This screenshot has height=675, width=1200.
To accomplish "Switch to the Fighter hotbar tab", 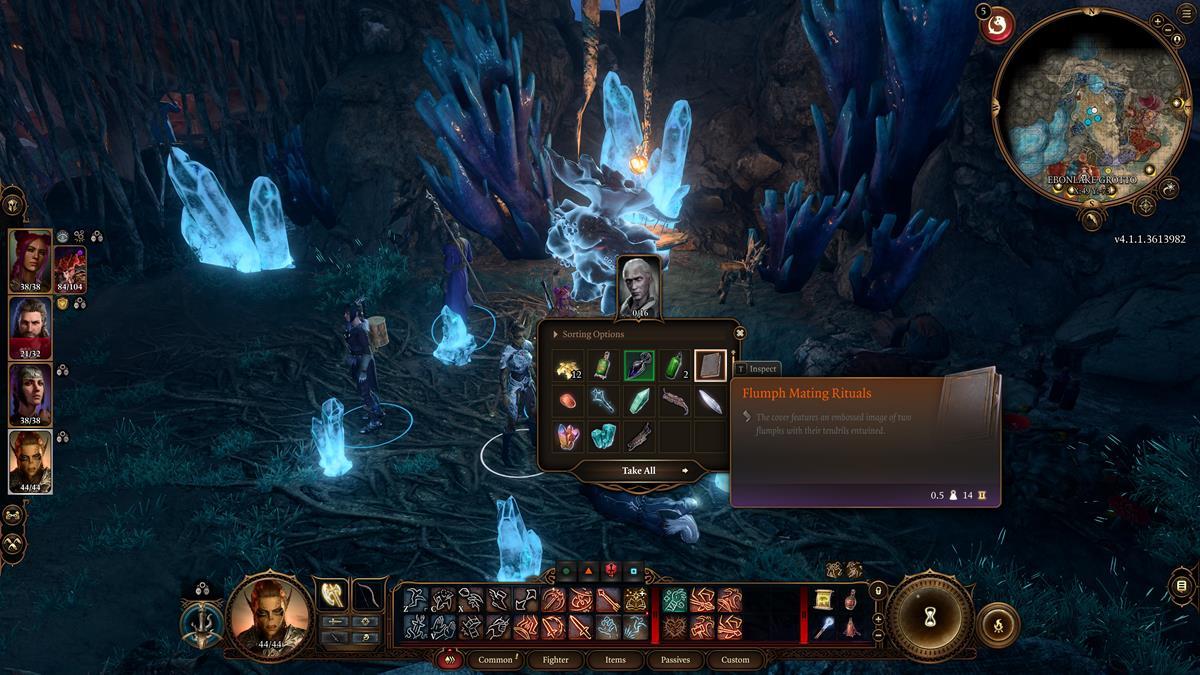I will click(555, 660).
